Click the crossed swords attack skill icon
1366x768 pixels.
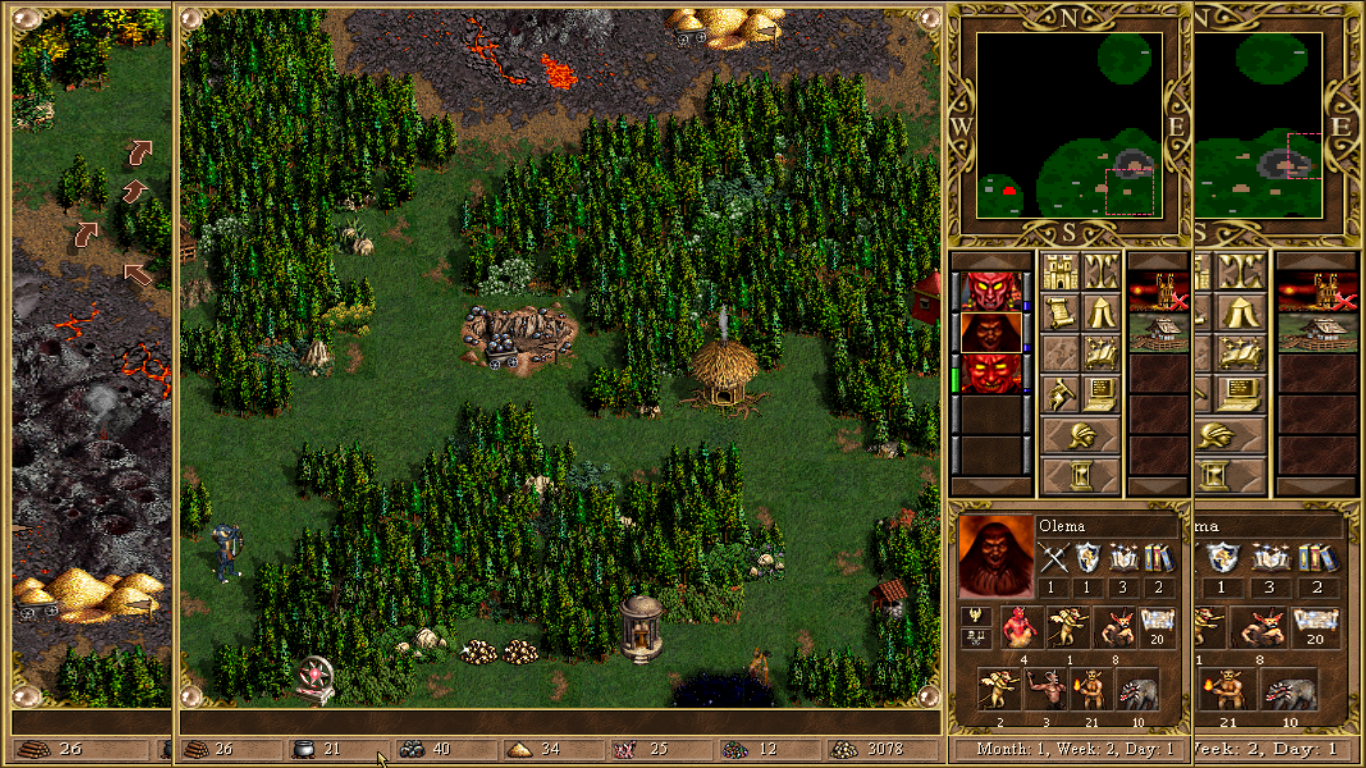[x=1052, y=558]
